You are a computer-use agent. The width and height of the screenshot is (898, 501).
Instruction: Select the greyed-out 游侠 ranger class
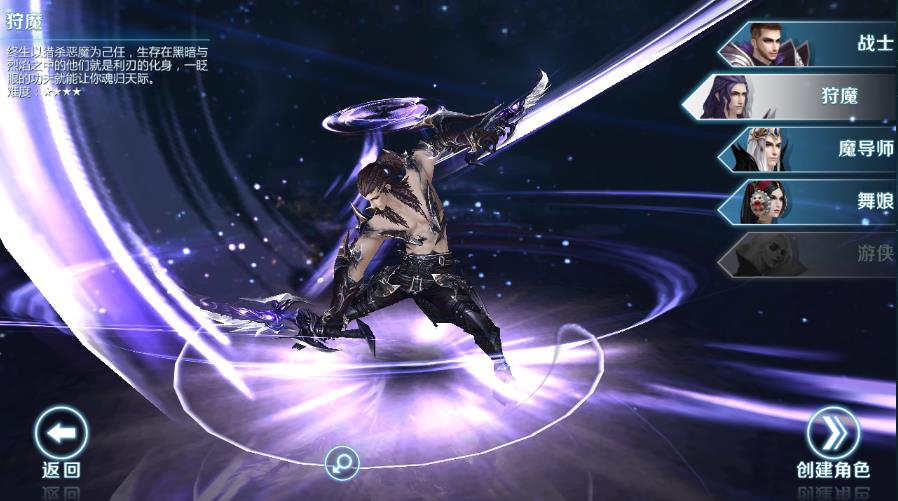point(810,254)
